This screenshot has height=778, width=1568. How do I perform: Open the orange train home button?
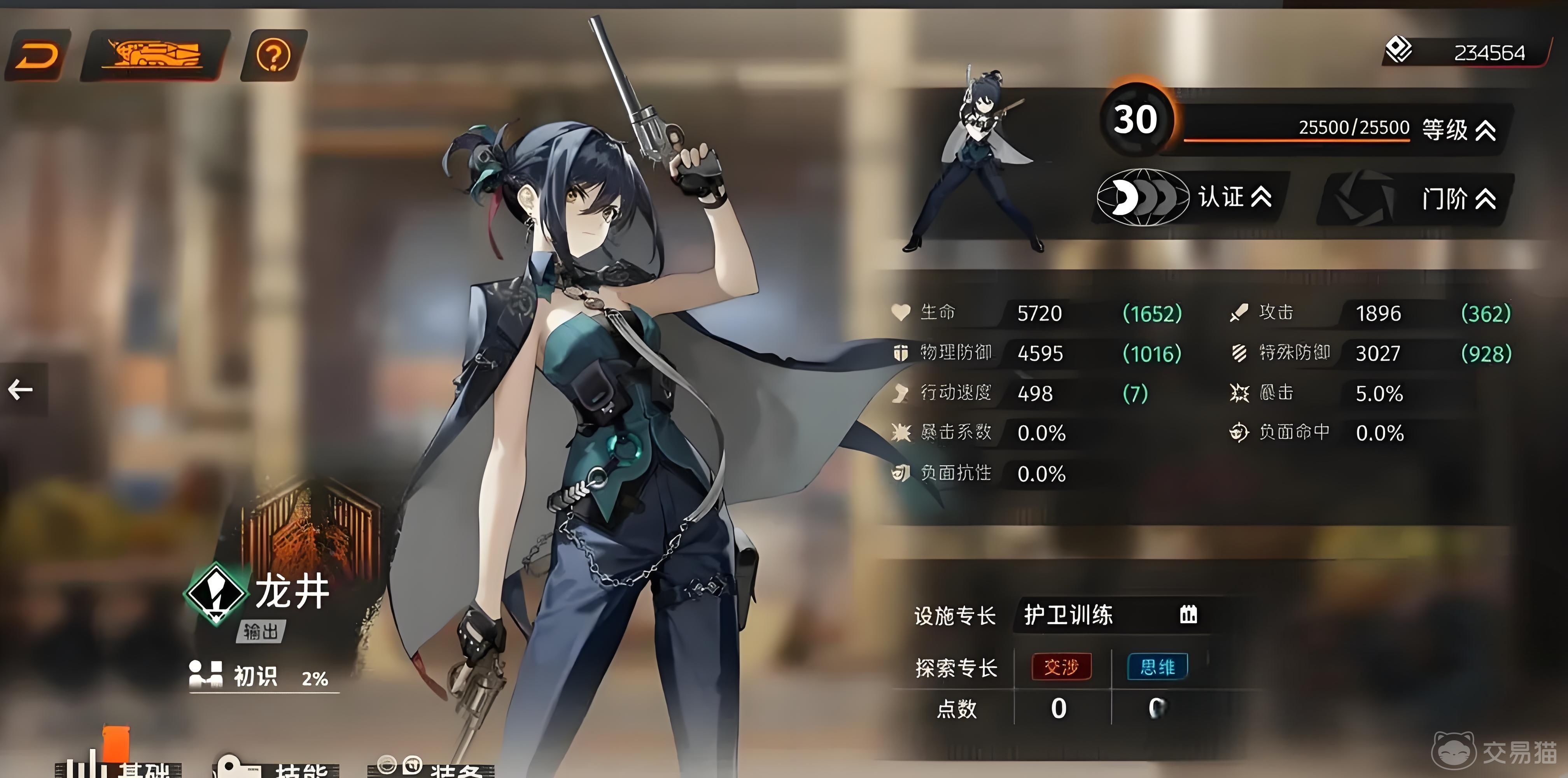(x=155, y=55)
